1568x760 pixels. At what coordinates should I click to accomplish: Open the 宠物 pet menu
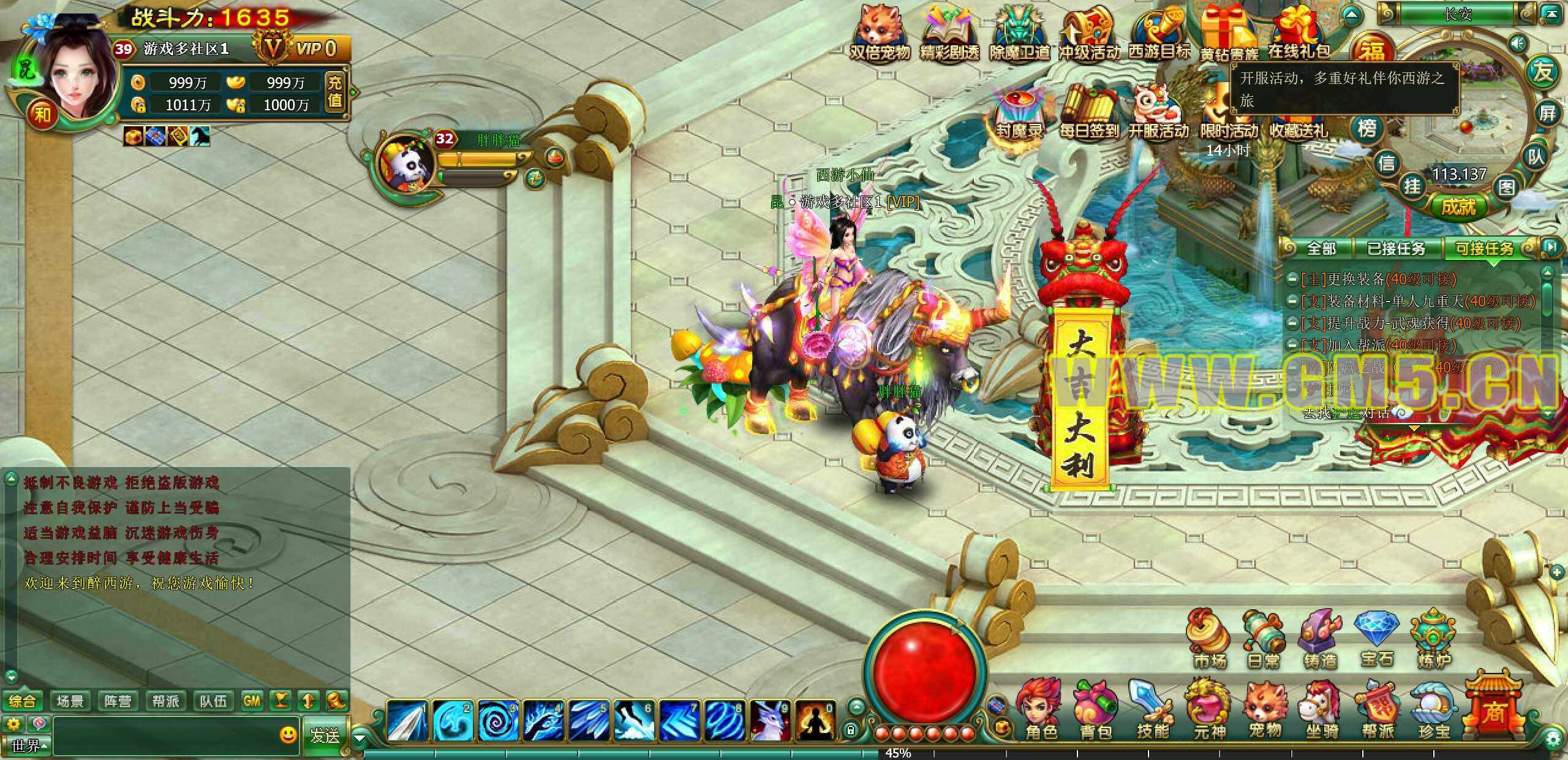point(1265,711)
